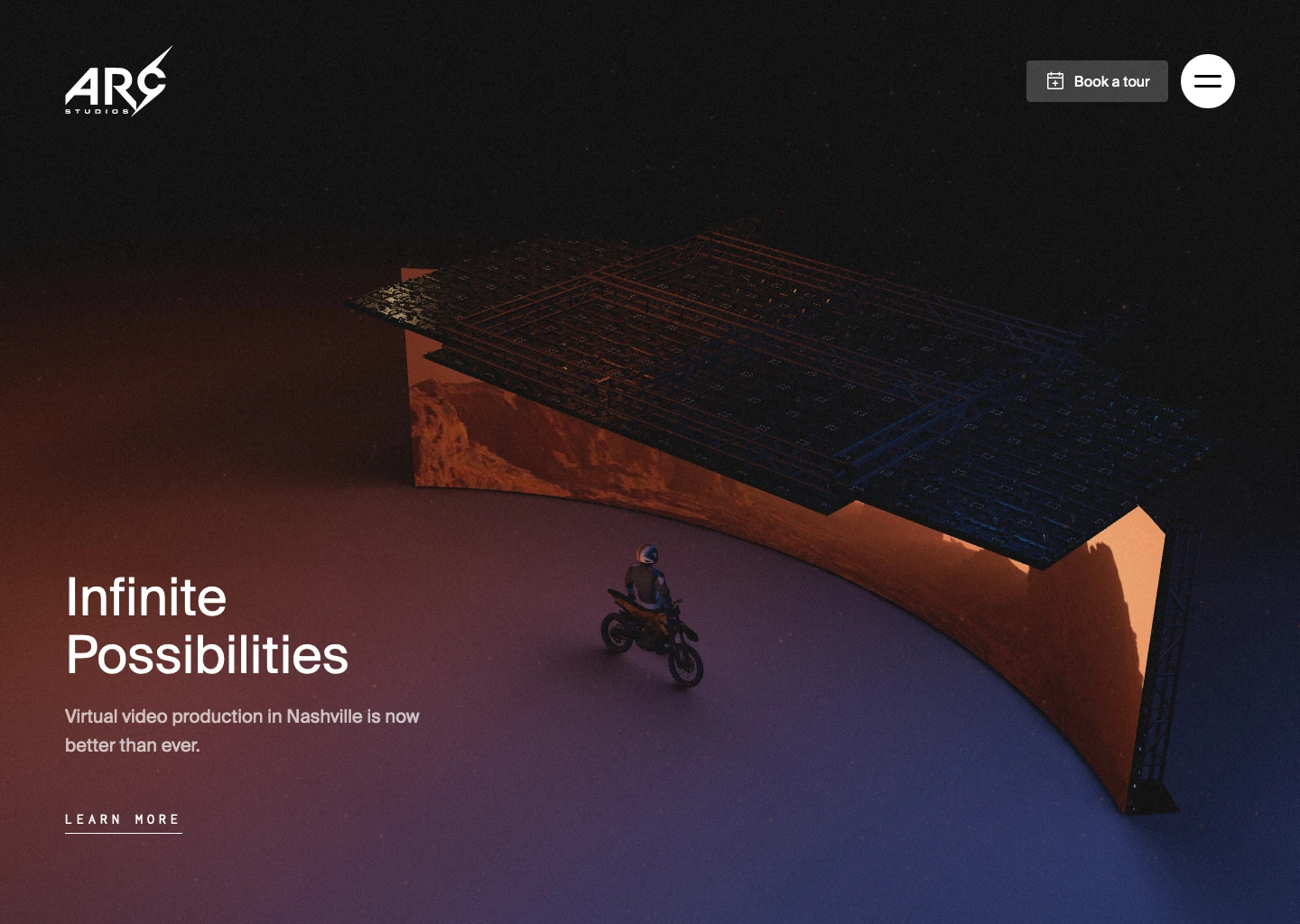Expand the site navigation via the circle button
Screen dimensions: 1300x924
[x=1208, y=81]
